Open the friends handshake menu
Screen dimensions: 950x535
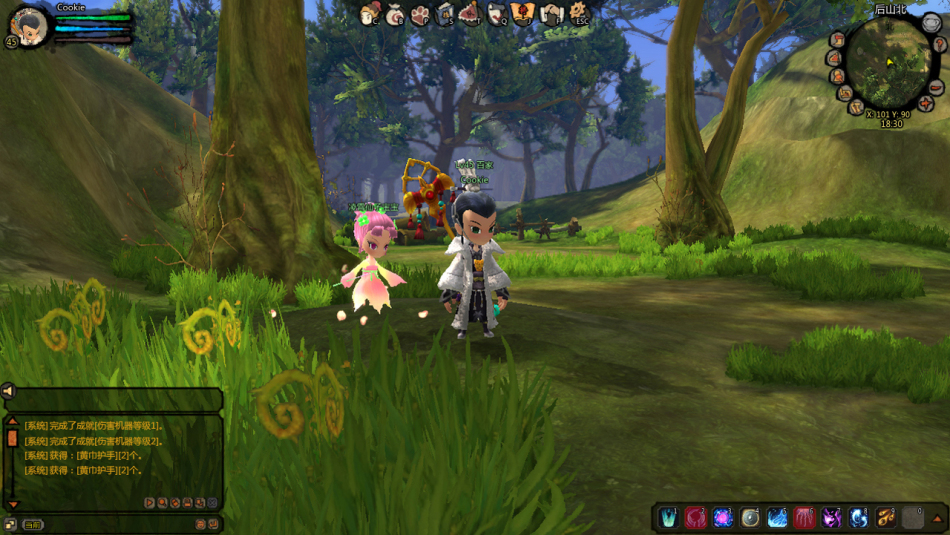[551, 14]
